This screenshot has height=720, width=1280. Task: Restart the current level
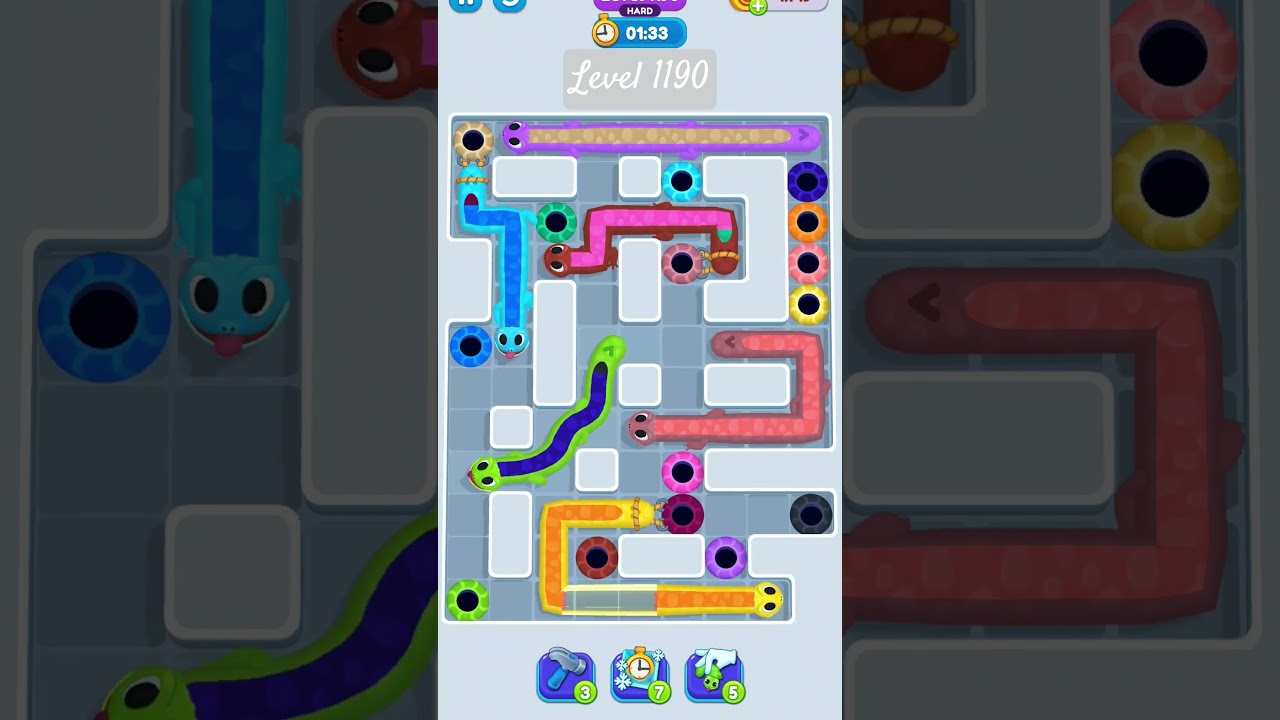(x=510, y=4)
